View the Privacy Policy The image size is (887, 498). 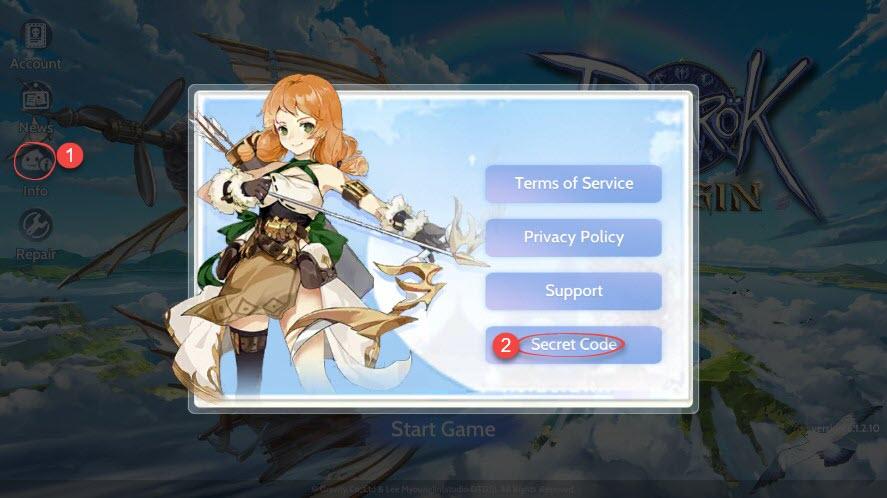coord(573,237)
